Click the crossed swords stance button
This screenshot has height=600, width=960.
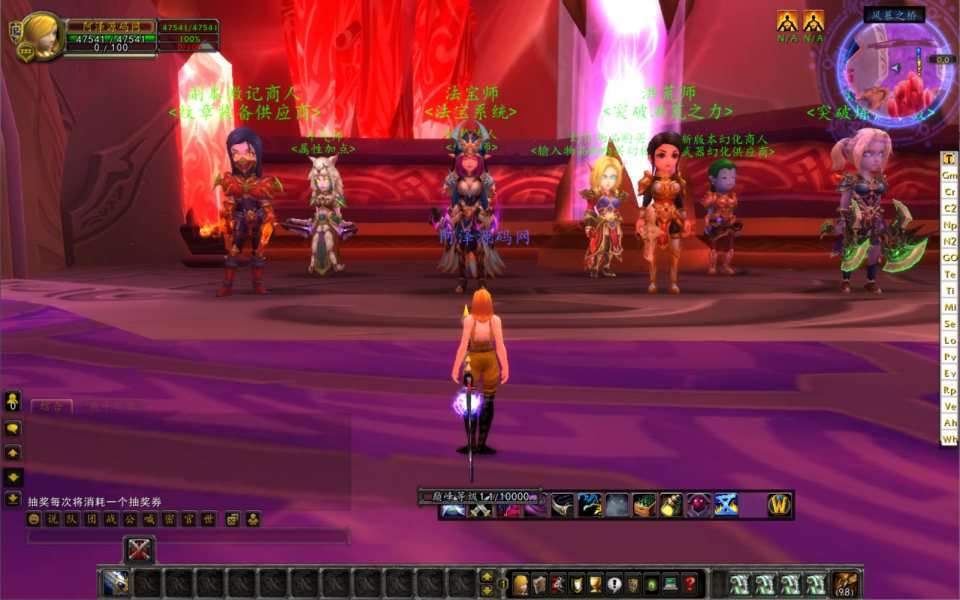[x=139, y=549]
